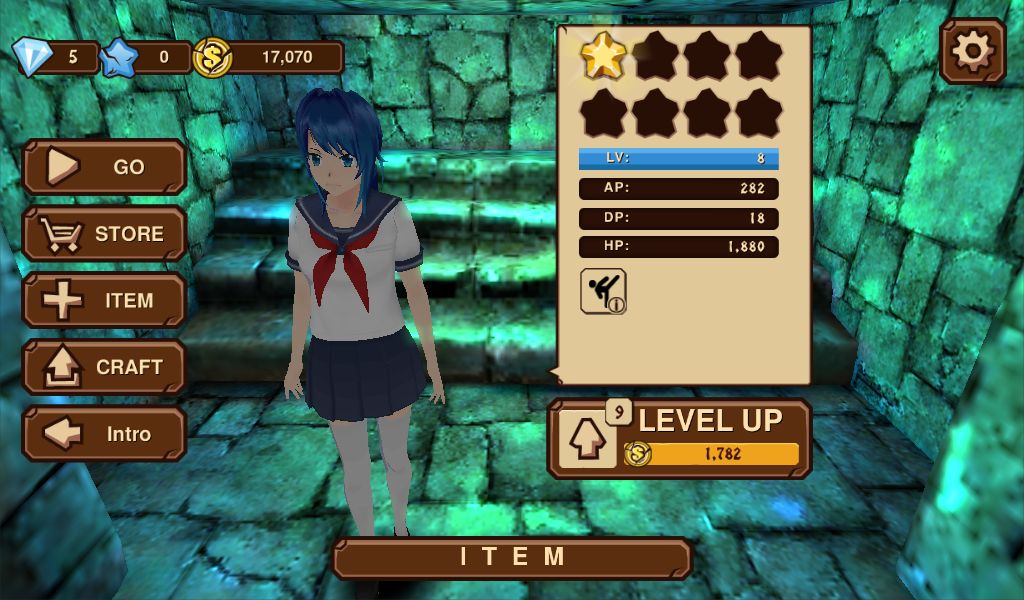The height and width of the screenshot is (600, 1024).
Task: Click the gold coin currency icon
Action: tap(212, 57)
